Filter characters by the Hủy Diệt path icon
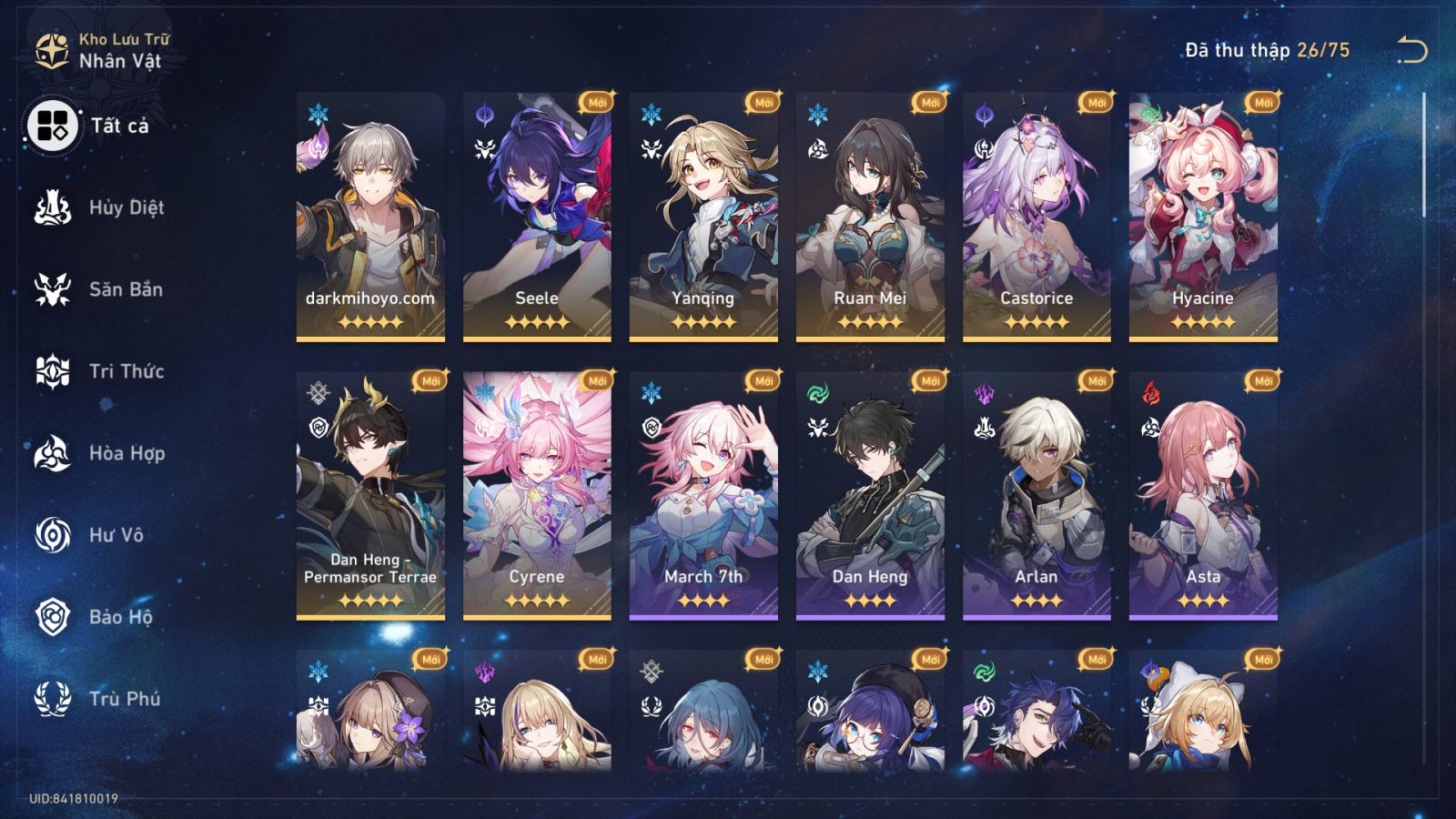This screenshot has width=1456, height=819. point(50,207)
